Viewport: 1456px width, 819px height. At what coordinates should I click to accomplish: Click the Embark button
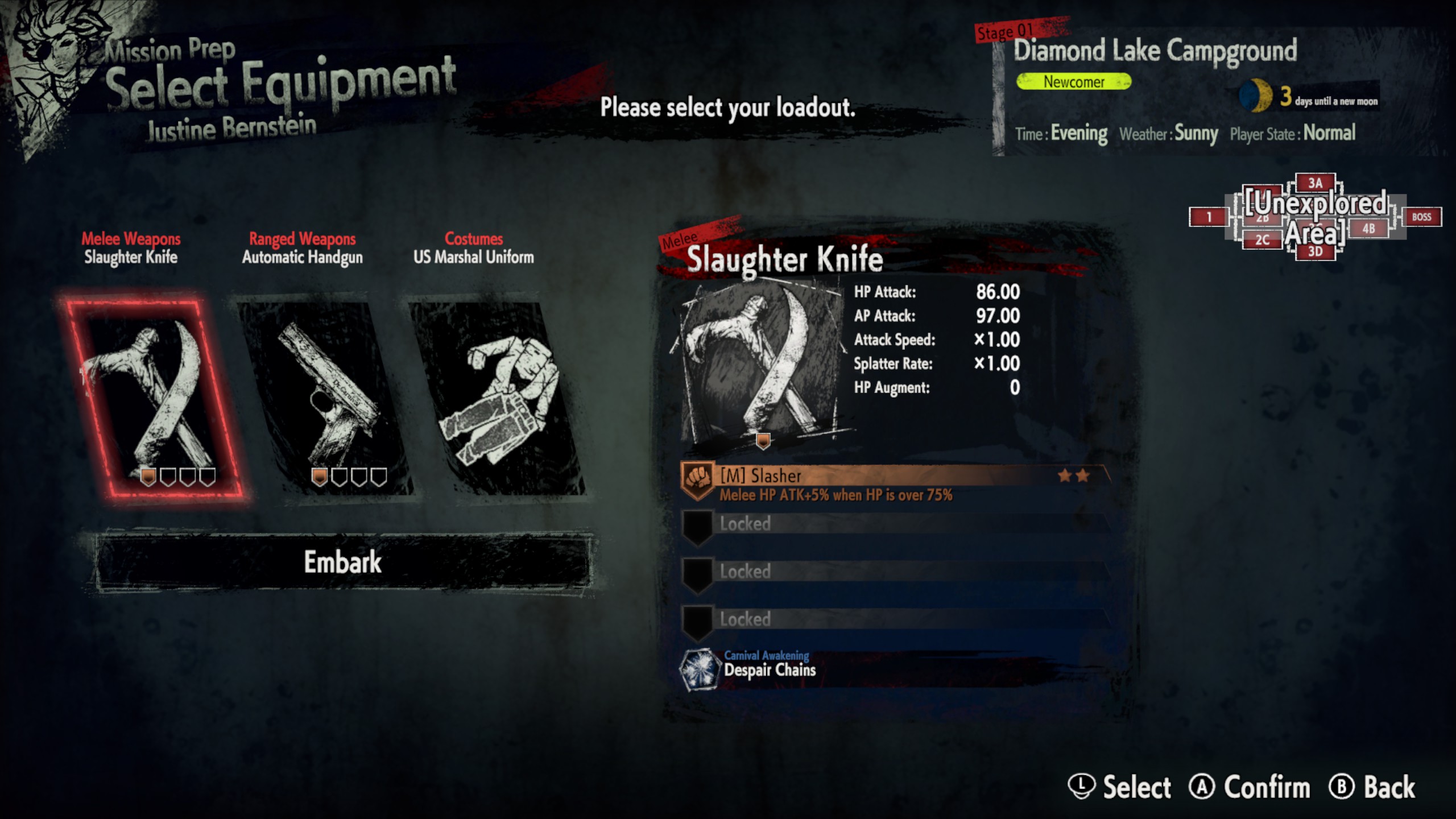pyautogui.click(x=342, y=562)
